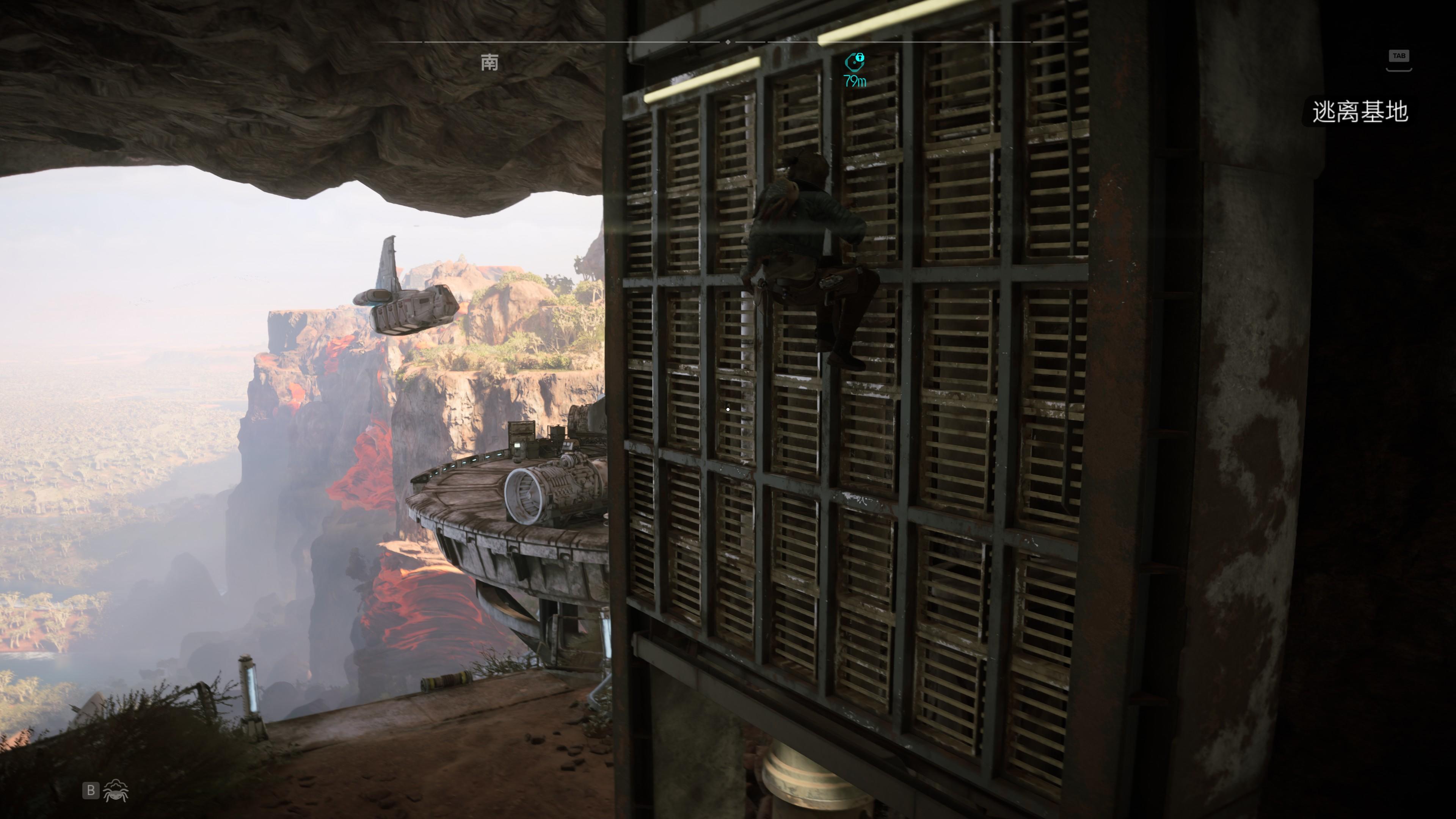Open the 逃离基地 objective tracker
Screen dimensions: 1456x819
tap(1359, 112)
